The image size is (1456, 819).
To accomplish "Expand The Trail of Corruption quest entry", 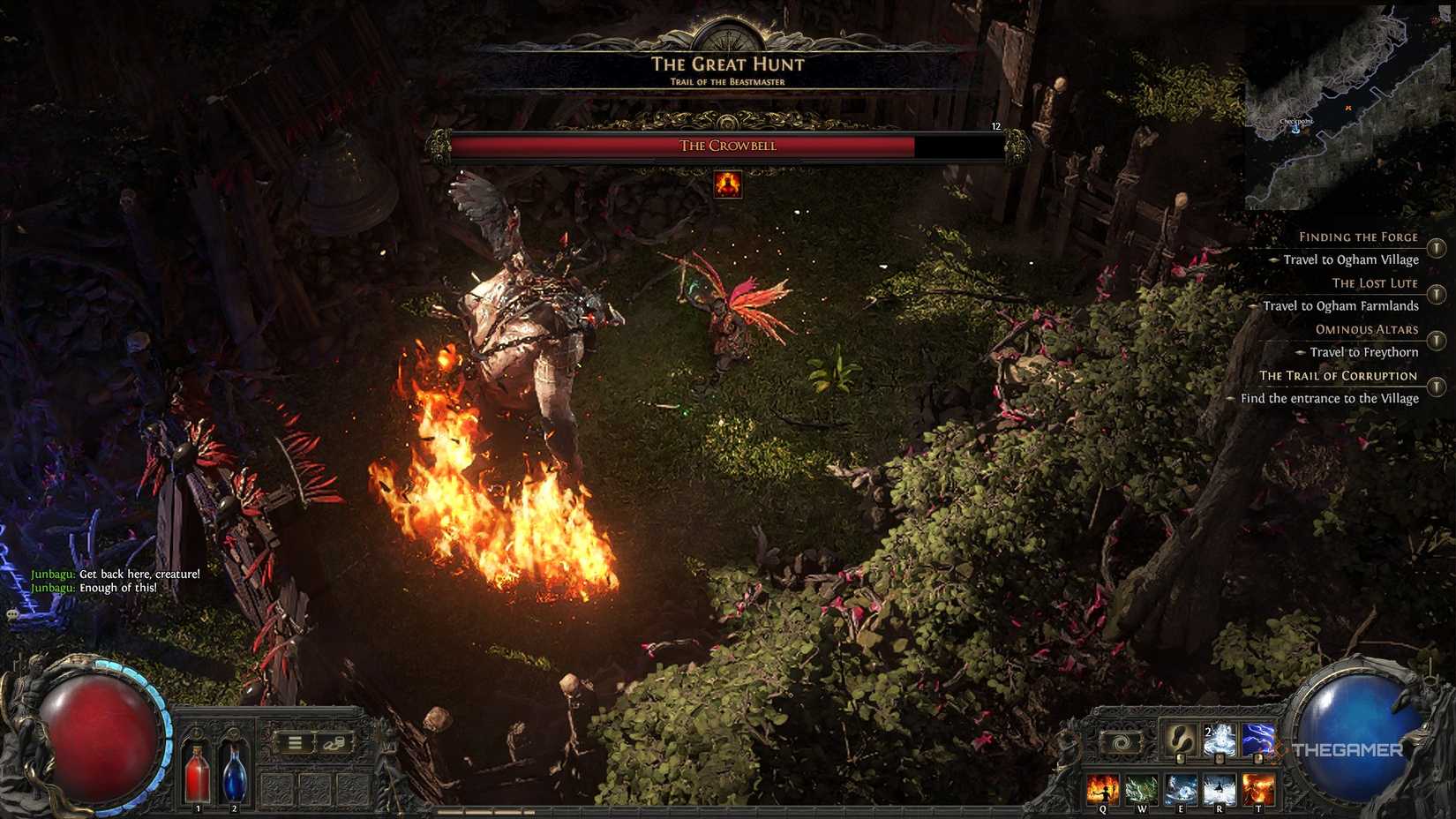I will [1437, 387].
